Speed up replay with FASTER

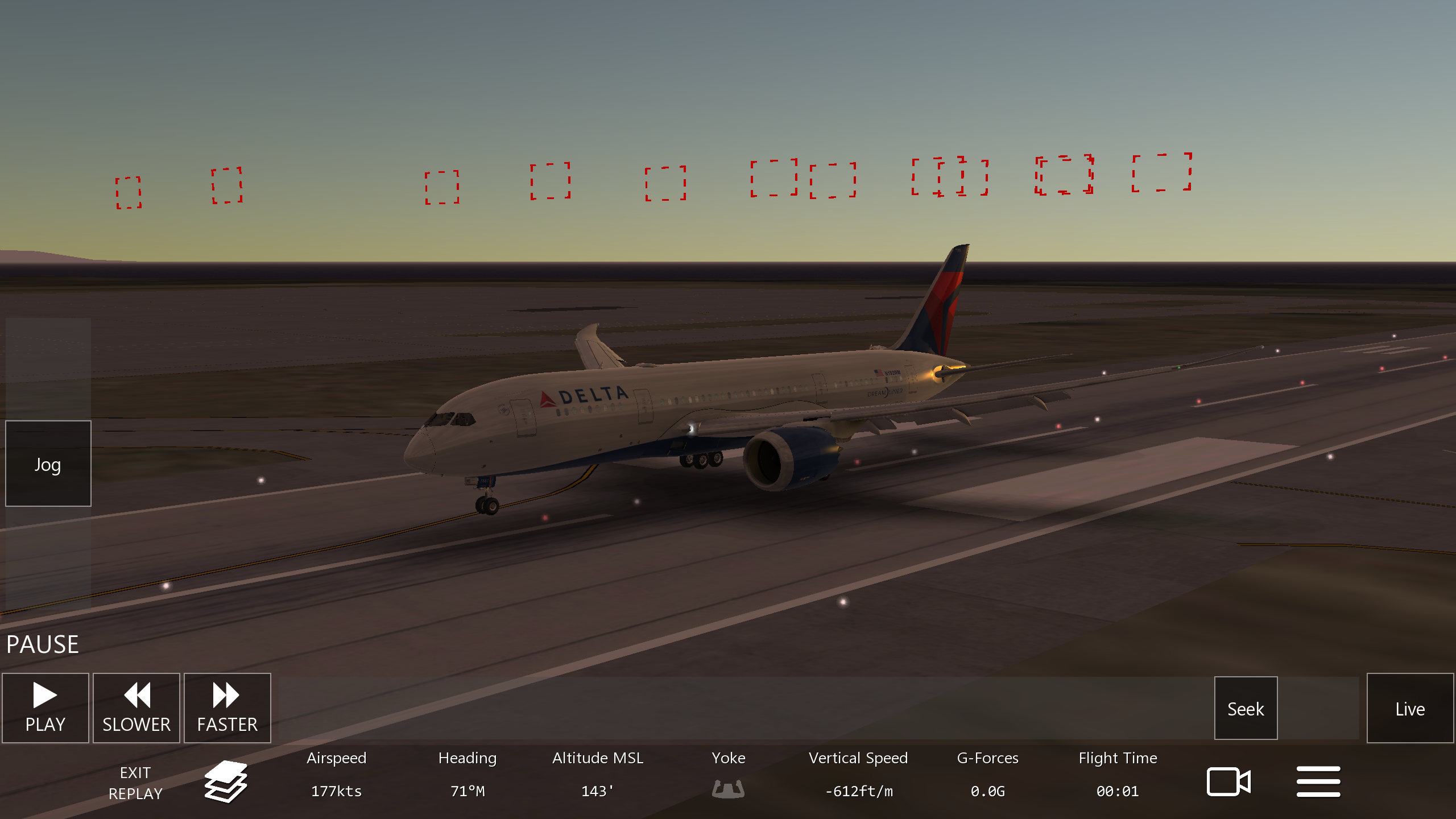tap(227, 708)
